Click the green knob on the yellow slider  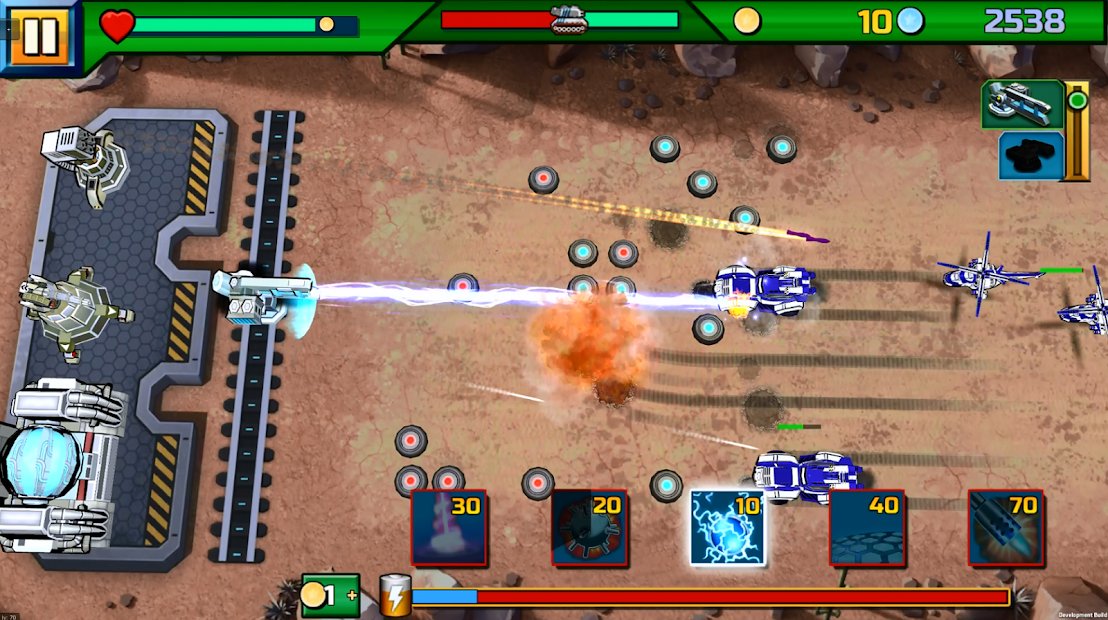pos(1077,101)
